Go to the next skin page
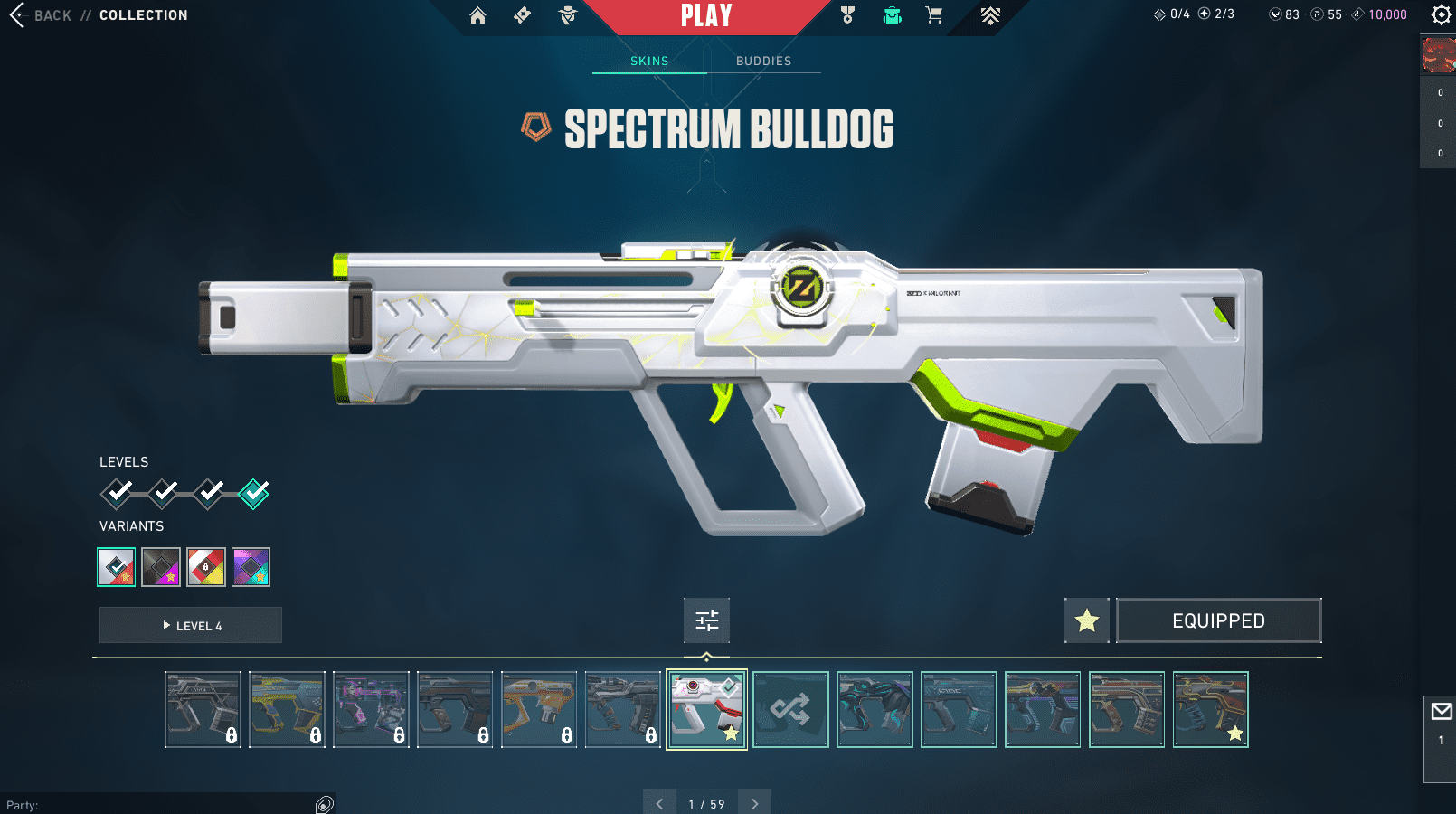The width and height of the screenshot is (1456, 814). 754,803
